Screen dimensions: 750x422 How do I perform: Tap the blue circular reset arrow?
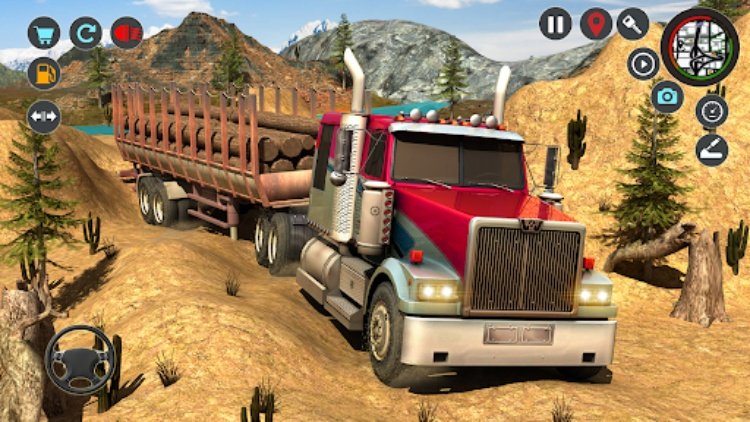pyautogui.click(x=86, y=33)
